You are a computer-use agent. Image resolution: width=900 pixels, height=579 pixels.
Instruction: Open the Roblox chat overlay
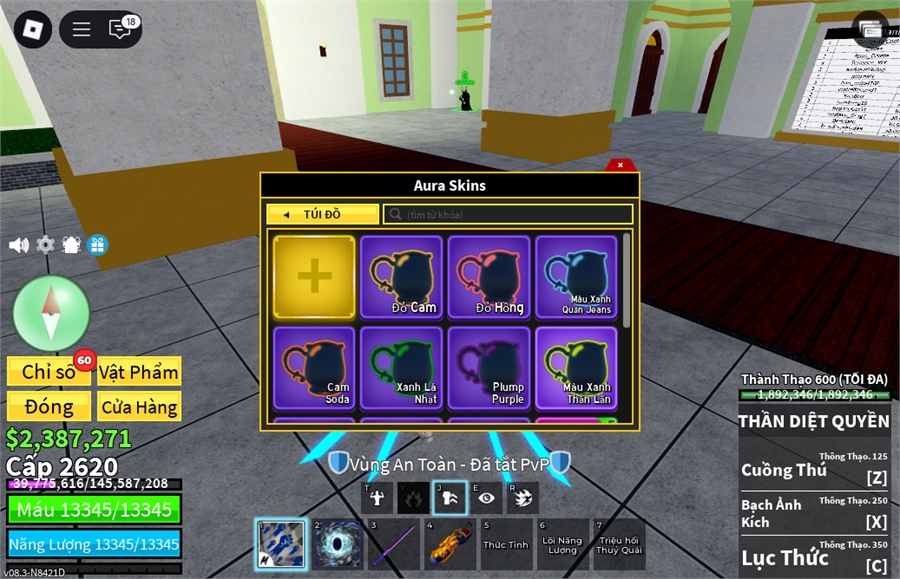click(121, 29)
